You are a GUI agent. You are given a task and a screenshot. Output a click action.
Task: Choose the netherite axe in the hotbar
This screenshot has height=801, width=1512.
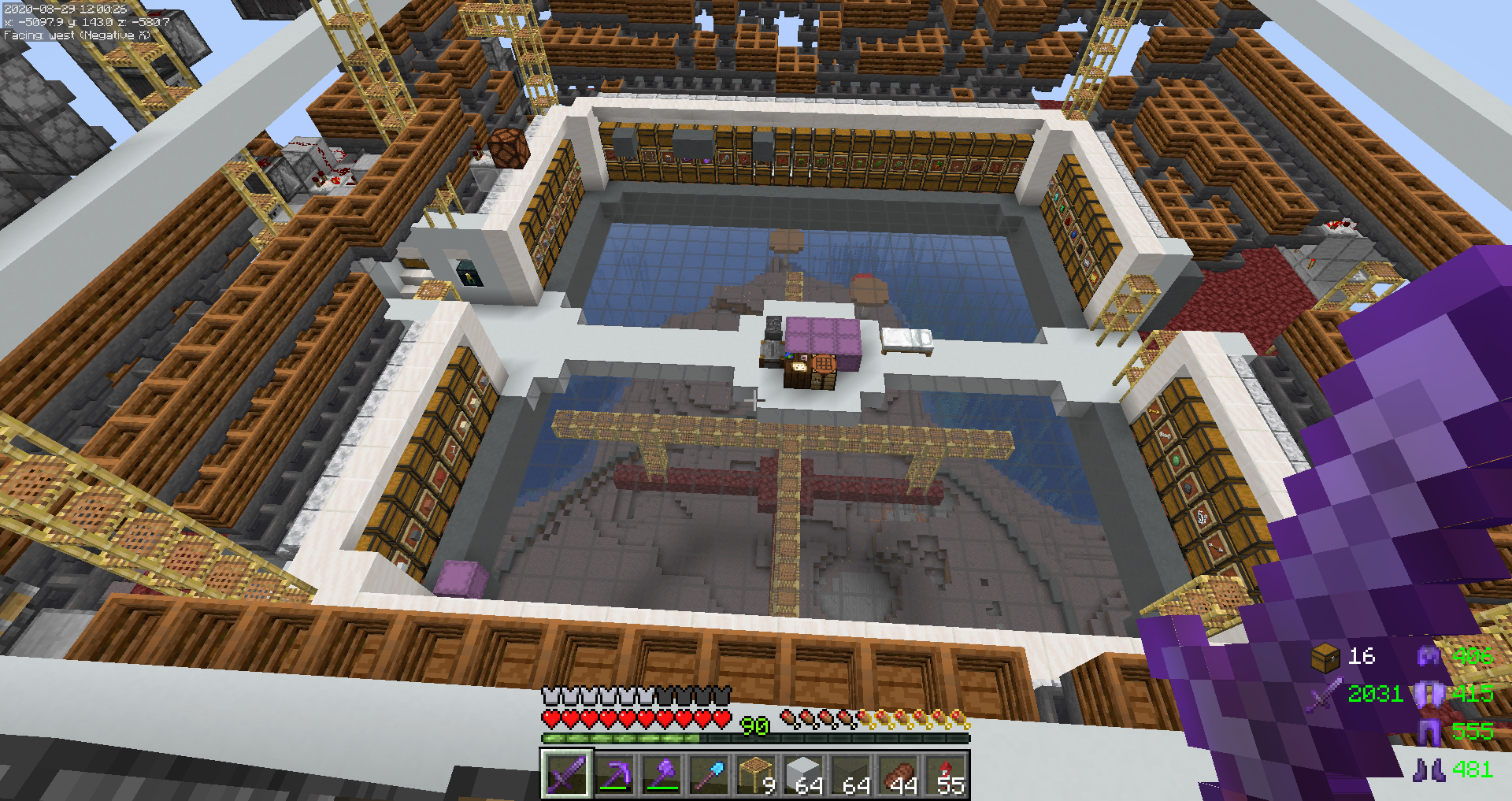click(x=661, y=775)
